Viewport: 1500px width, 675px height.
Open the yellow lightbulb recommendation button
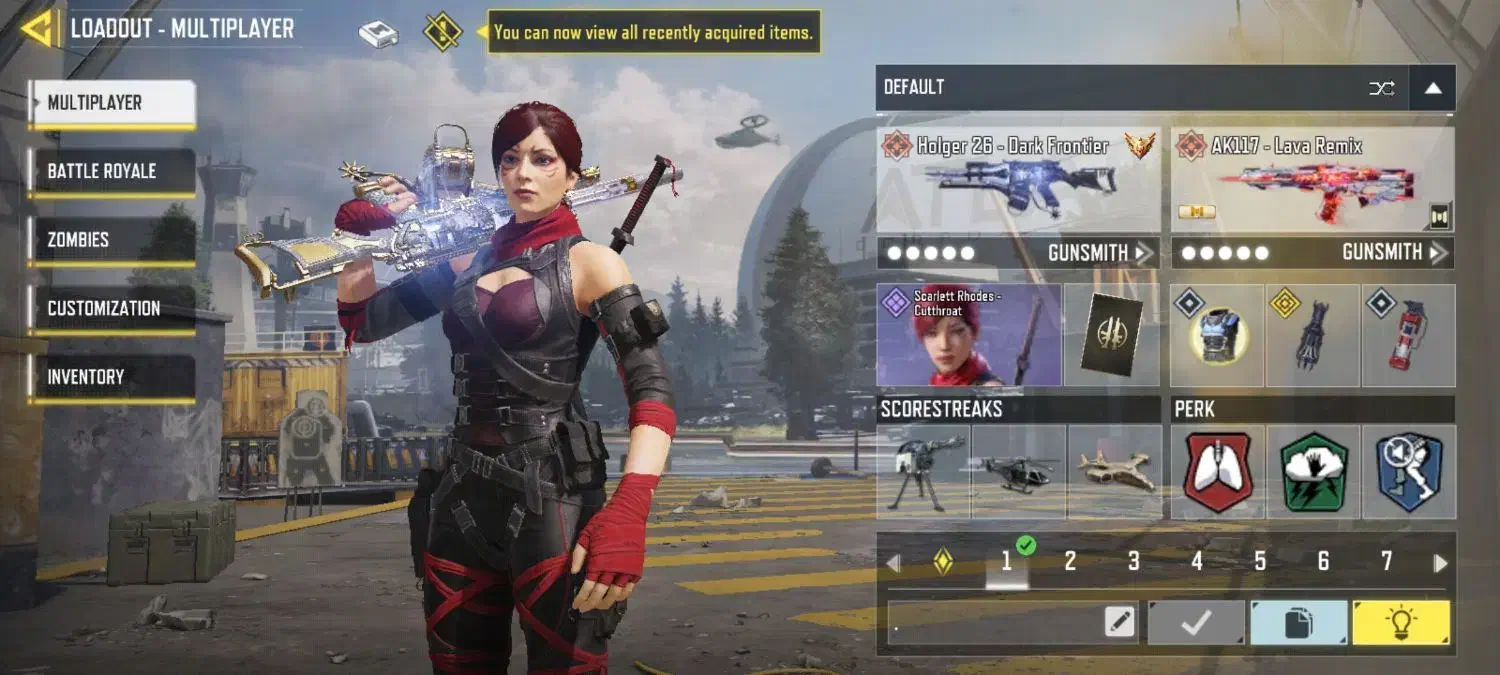1401,623
